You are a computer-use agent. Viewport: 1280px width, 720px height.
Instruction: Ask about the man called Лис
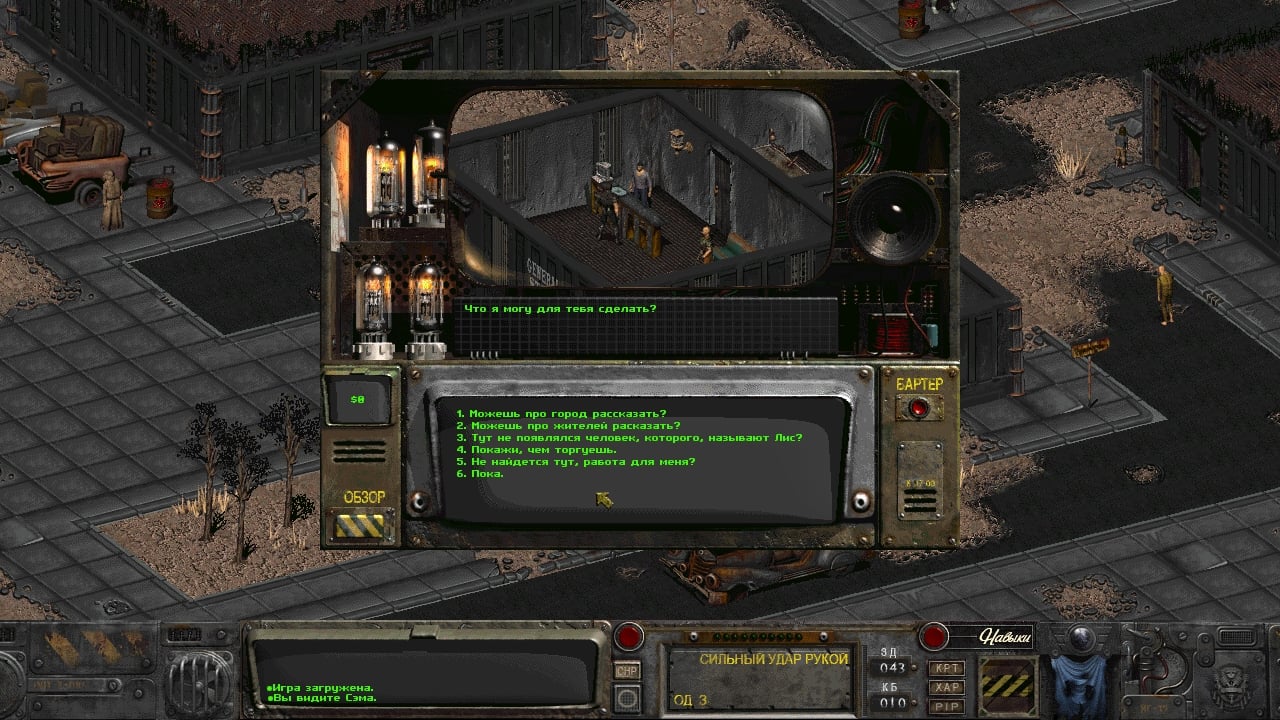(x=628, y=438)
